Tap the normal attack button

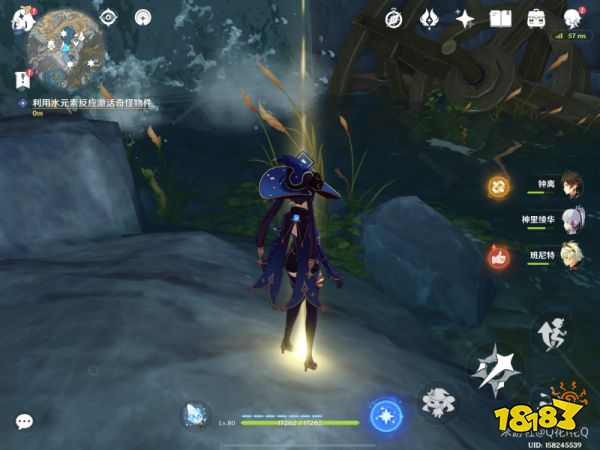[495, 369]
